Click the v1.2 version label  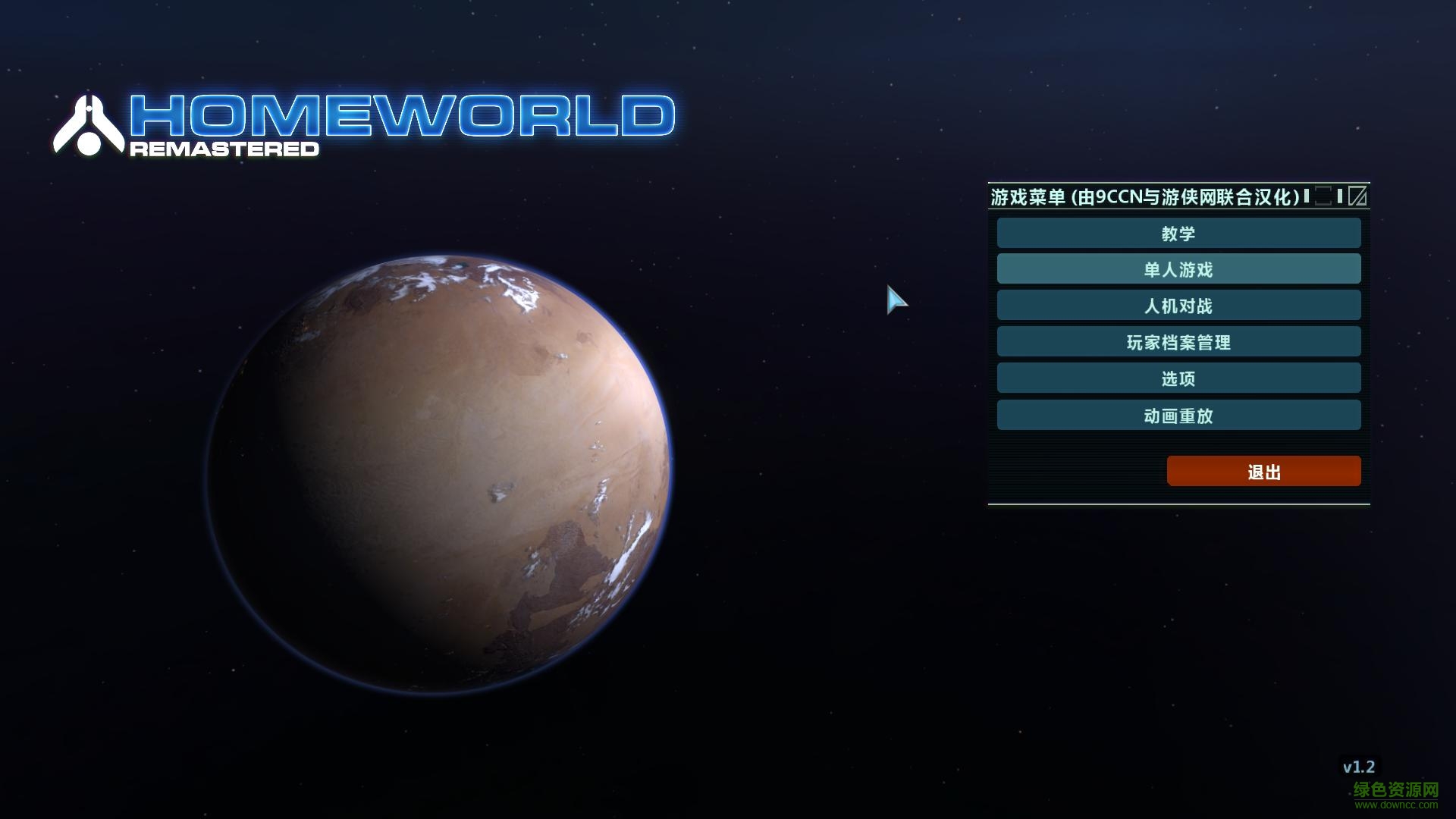pyautogui.click(x=1361, y=767)
